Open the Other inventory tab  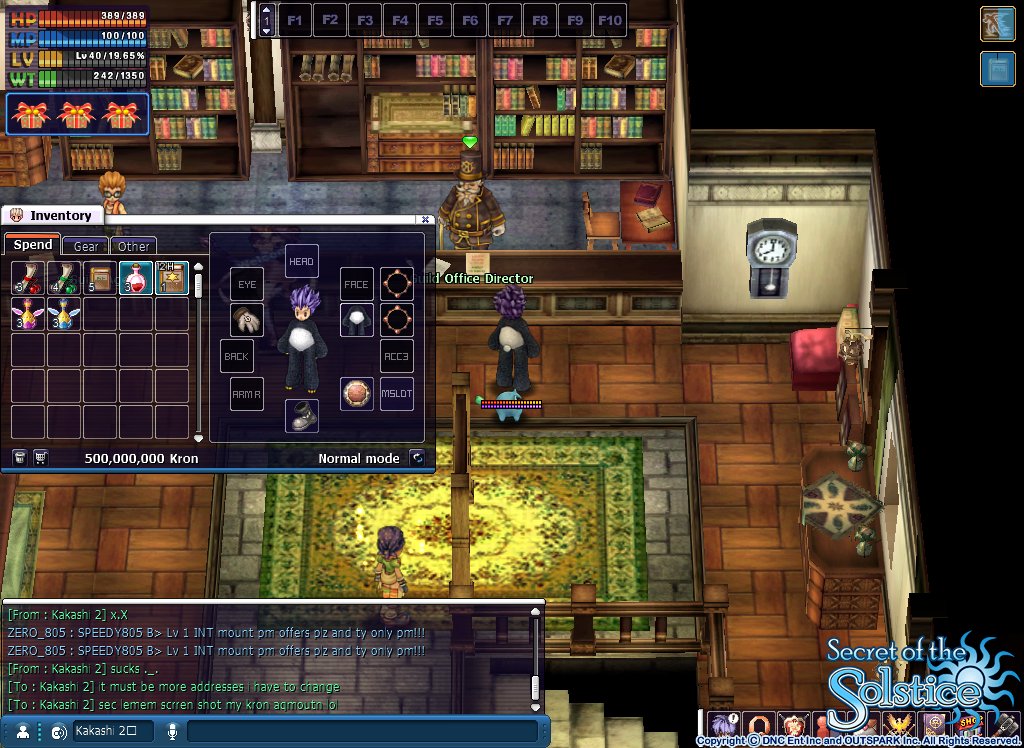pos(133,246)
